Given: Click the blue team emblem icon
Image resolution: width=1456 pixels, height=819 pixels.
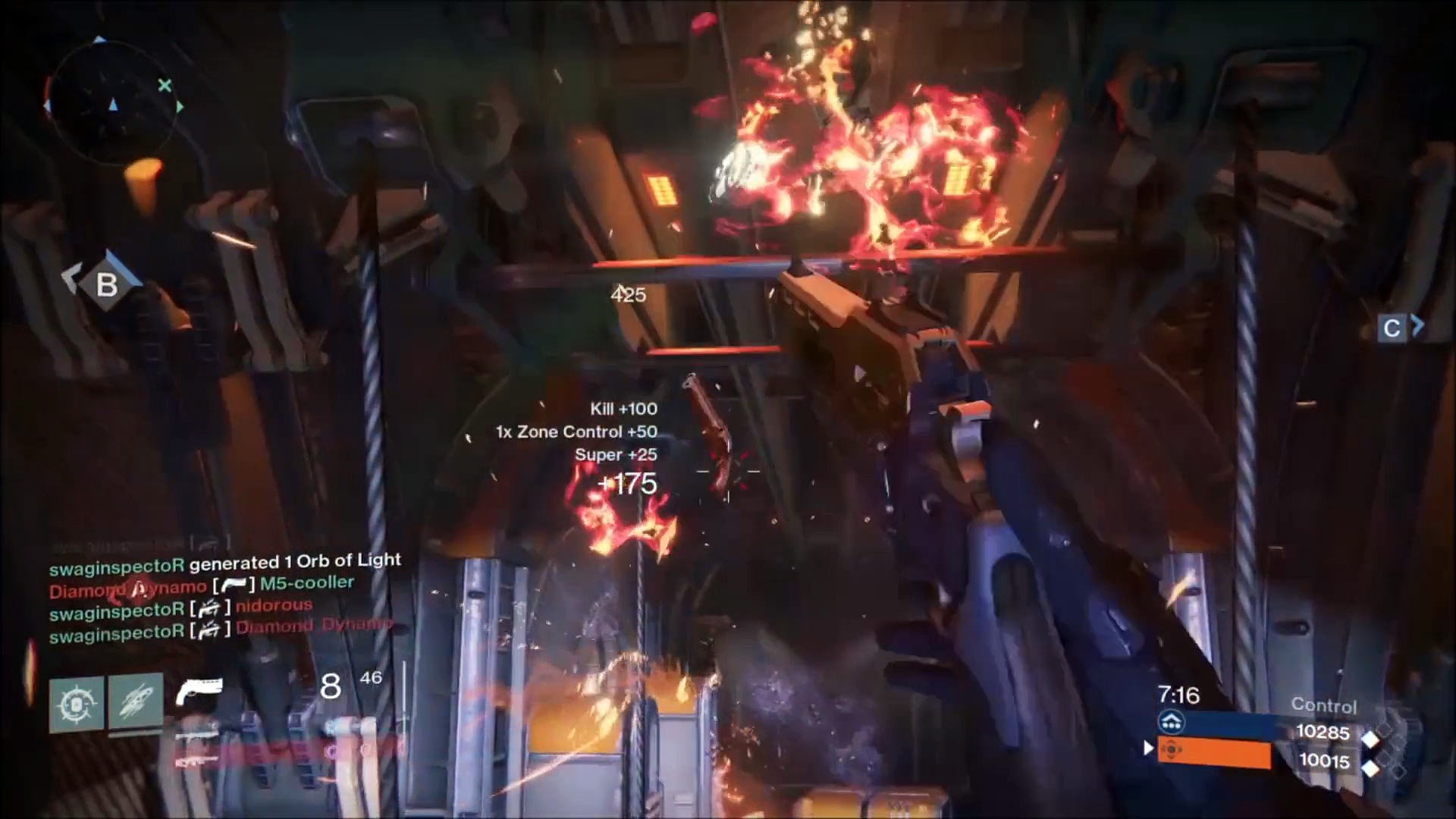Looking at the screenshot, I should pos(1172,722).
